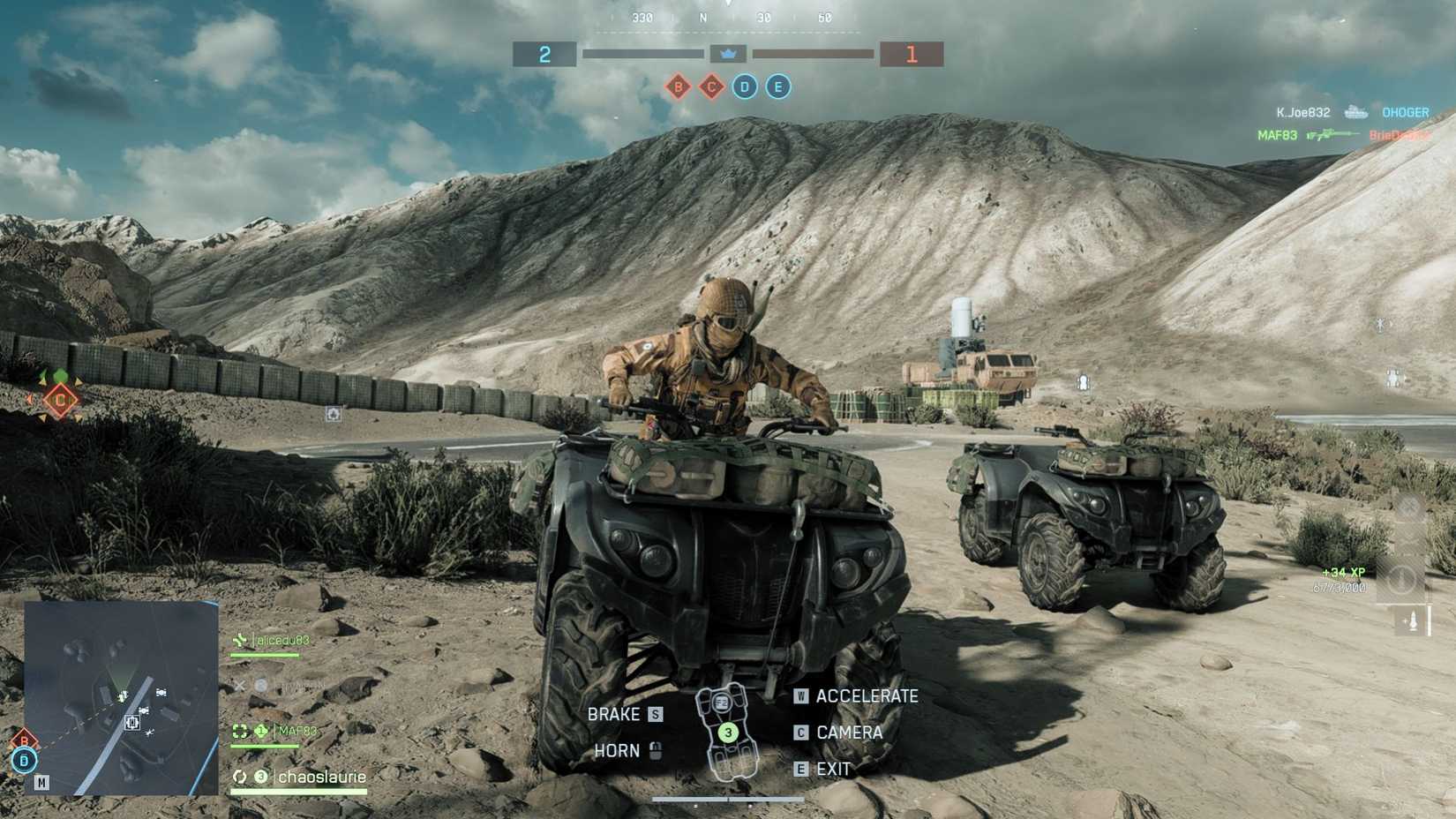
Task: Click the squad spawn icon beside MAF83
Action: 239,732
